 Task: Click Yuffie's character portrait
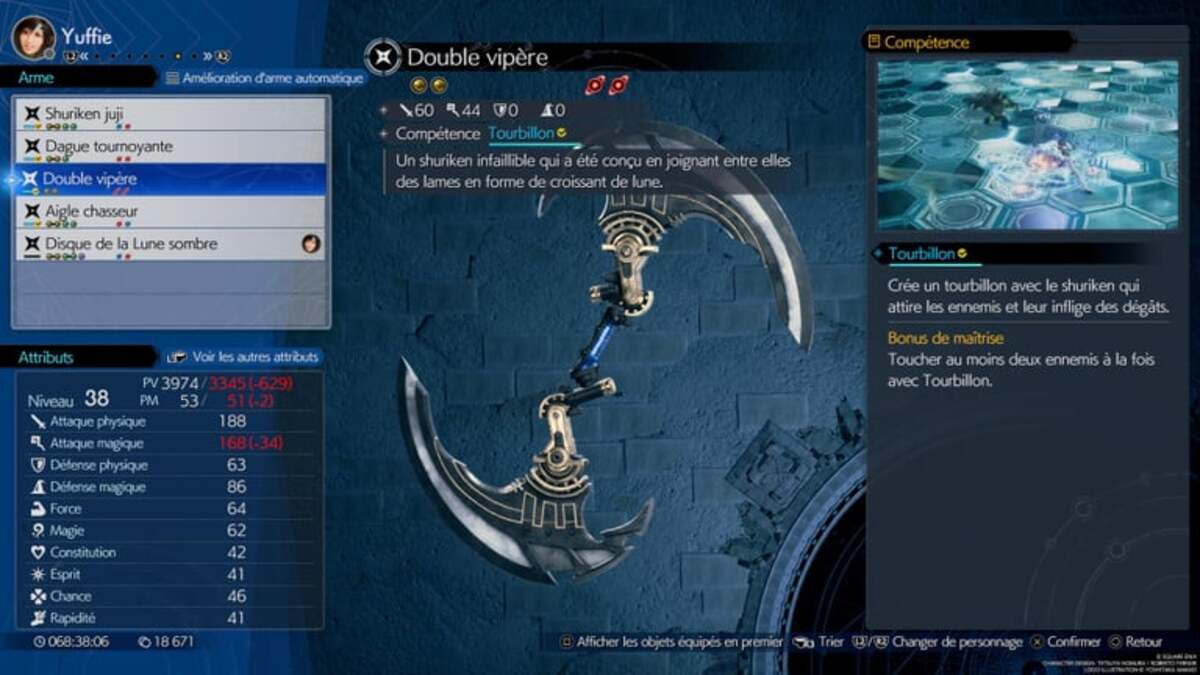point(33,37)
